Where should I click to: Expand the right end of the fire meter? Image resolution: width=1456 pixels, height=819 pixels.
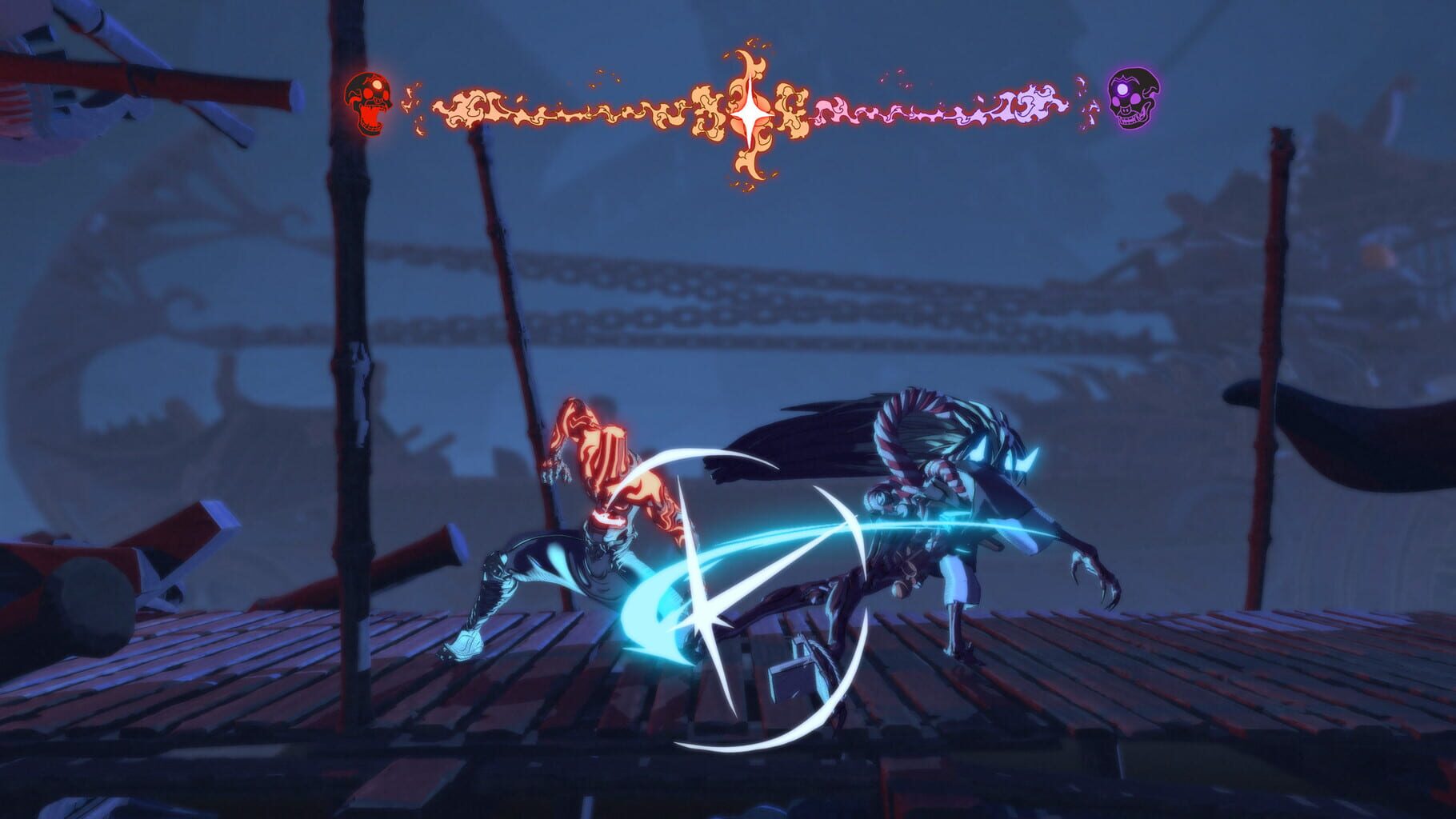coord(1064,104)
